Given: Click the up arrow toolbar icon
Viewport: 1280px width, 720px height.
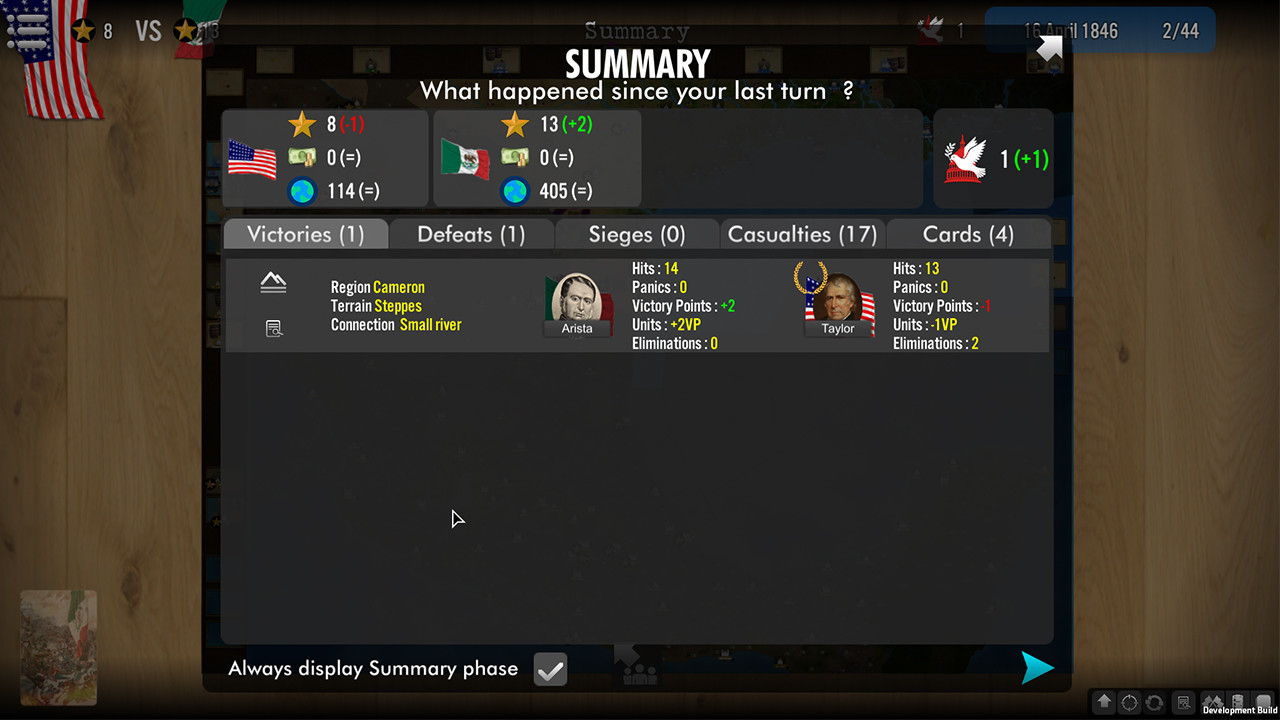Looking at the screenshot, I should (x=1104, y=702).
